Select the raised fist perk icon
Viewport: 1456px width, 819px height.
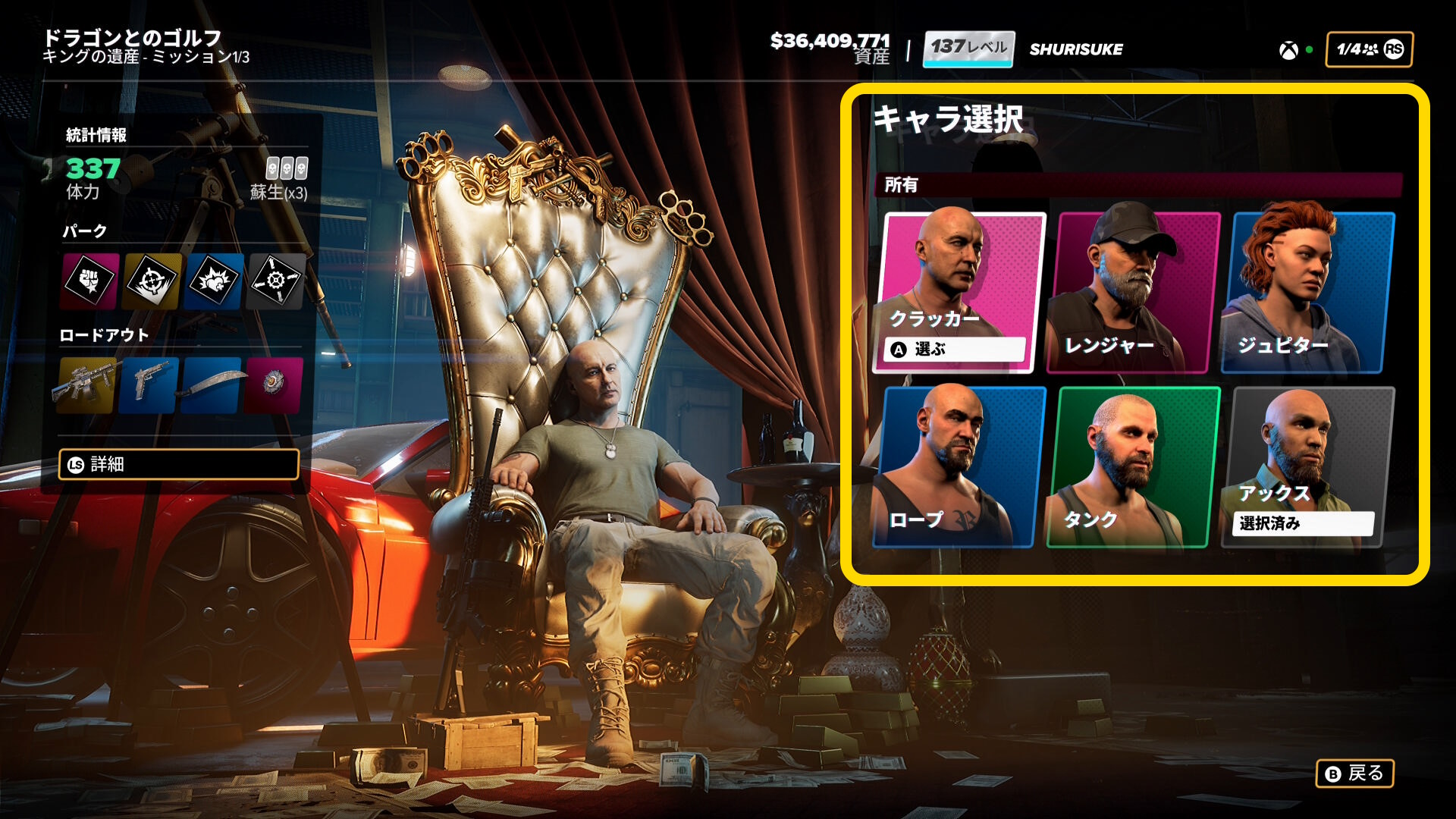point(90,281)
